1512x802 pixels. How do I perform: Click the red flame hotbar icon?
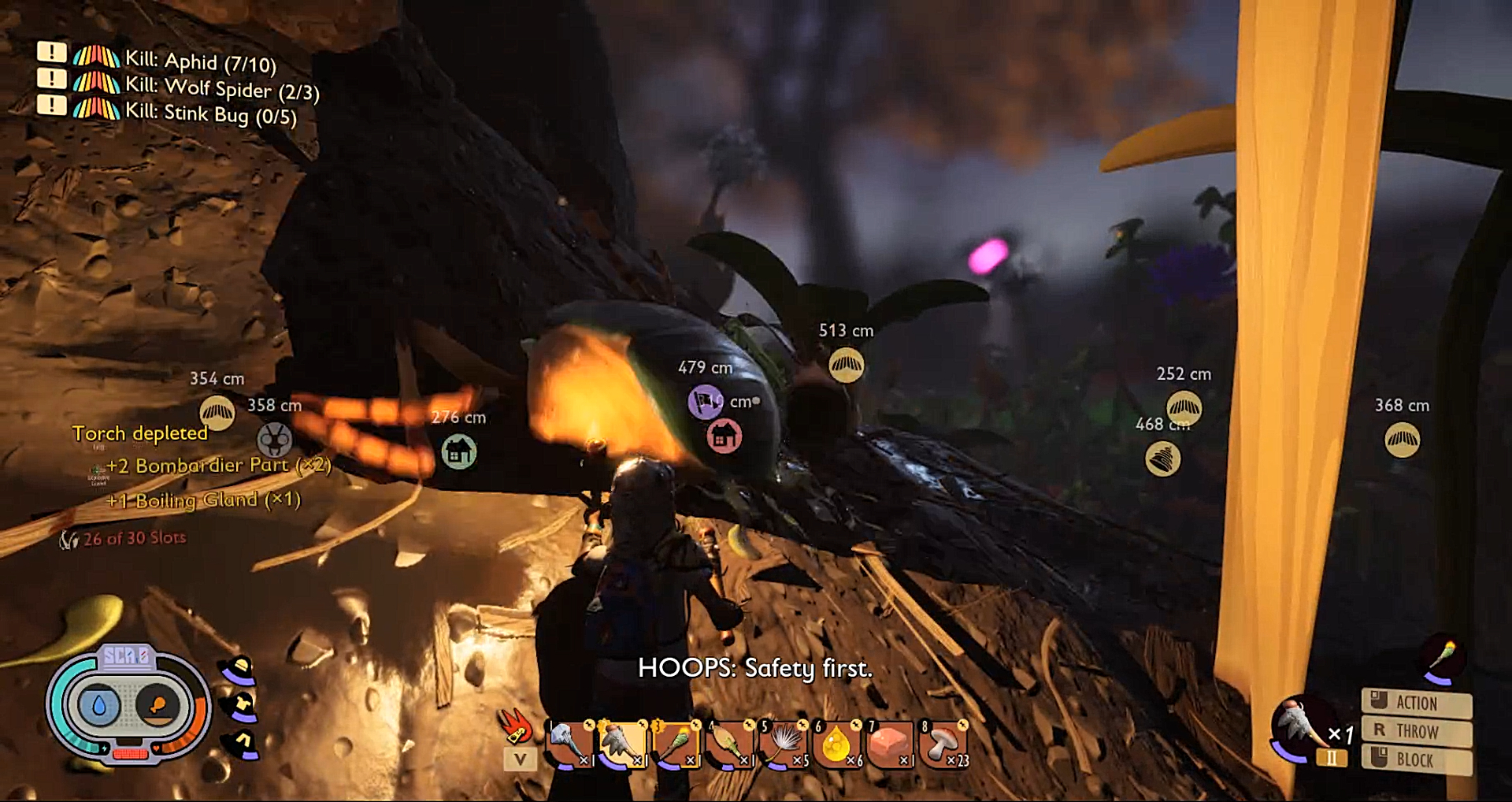click(x=516, y=726)
